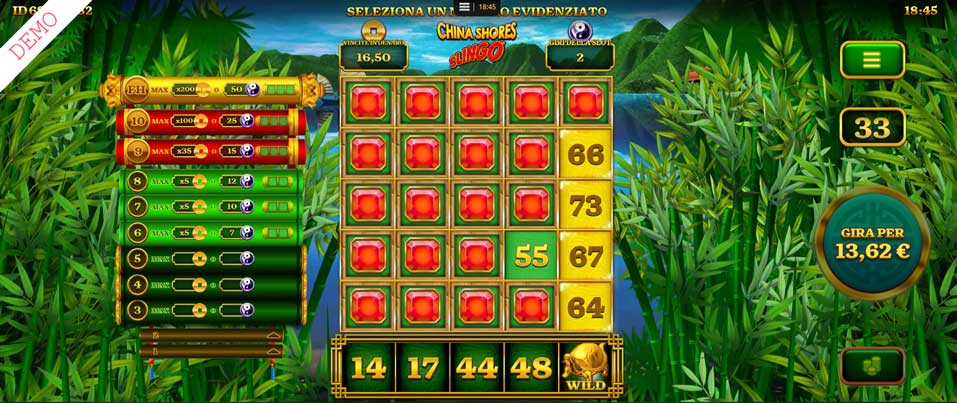Choose grid tile number 66
The image size is (957, 403).
(x=585, y=154)
